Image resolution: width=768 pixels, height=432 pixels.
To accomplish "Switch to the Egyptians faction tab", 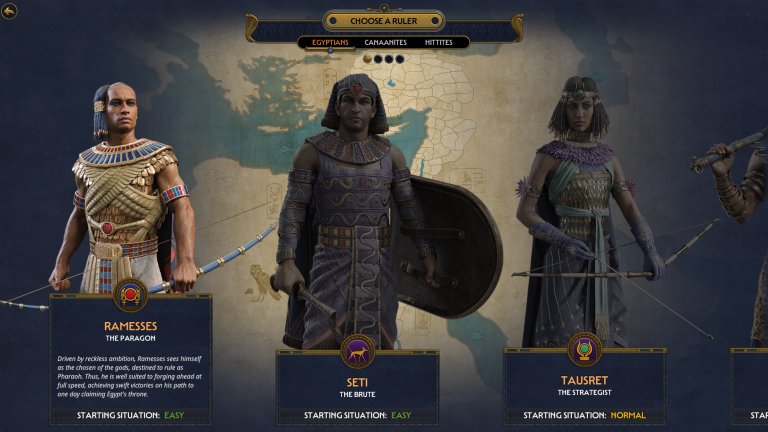I will tap(329, 43).
